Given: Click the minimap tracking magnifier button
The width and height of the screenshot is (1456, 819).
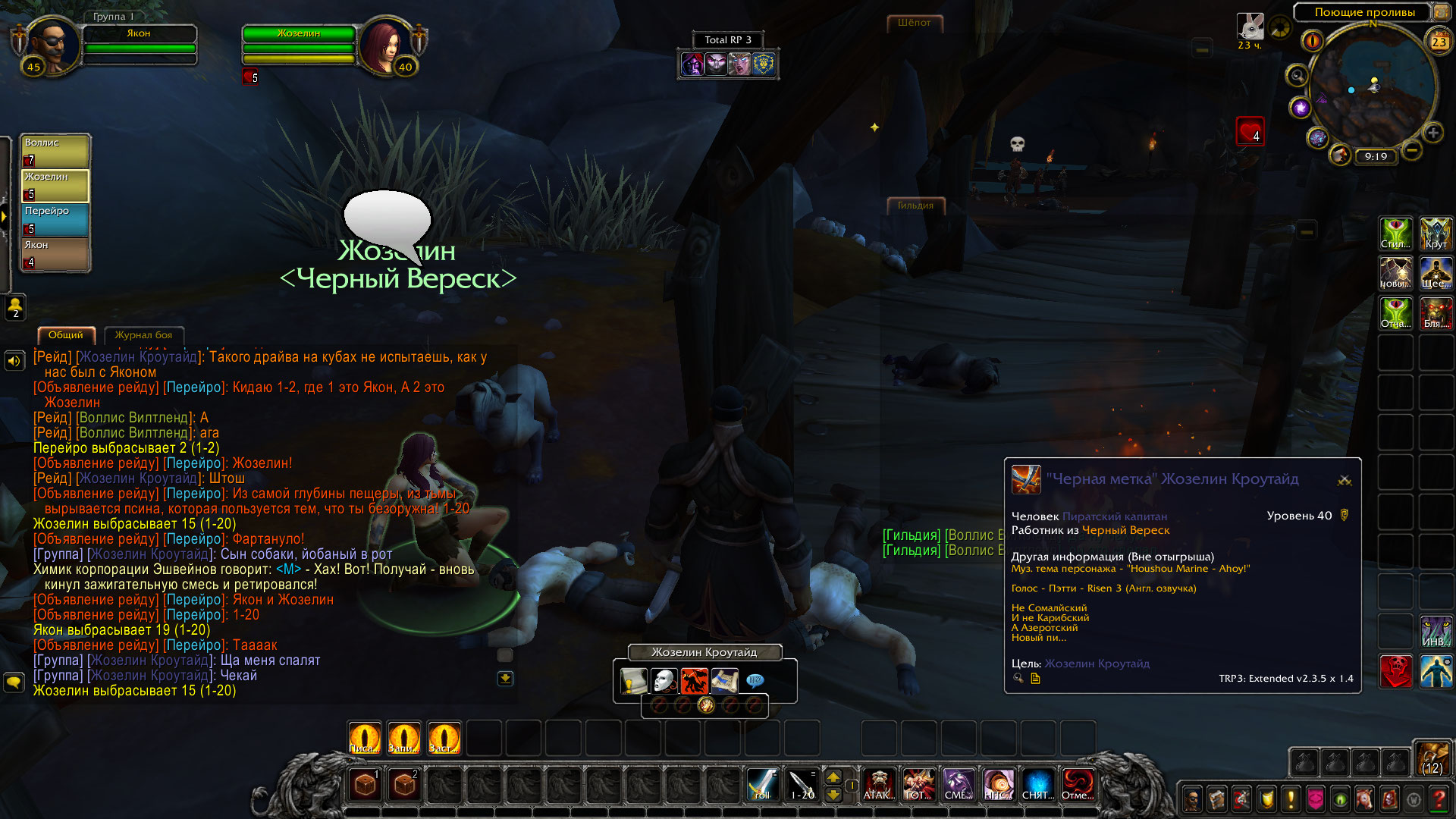Looking at the screenshot, I should [1297, 76].
